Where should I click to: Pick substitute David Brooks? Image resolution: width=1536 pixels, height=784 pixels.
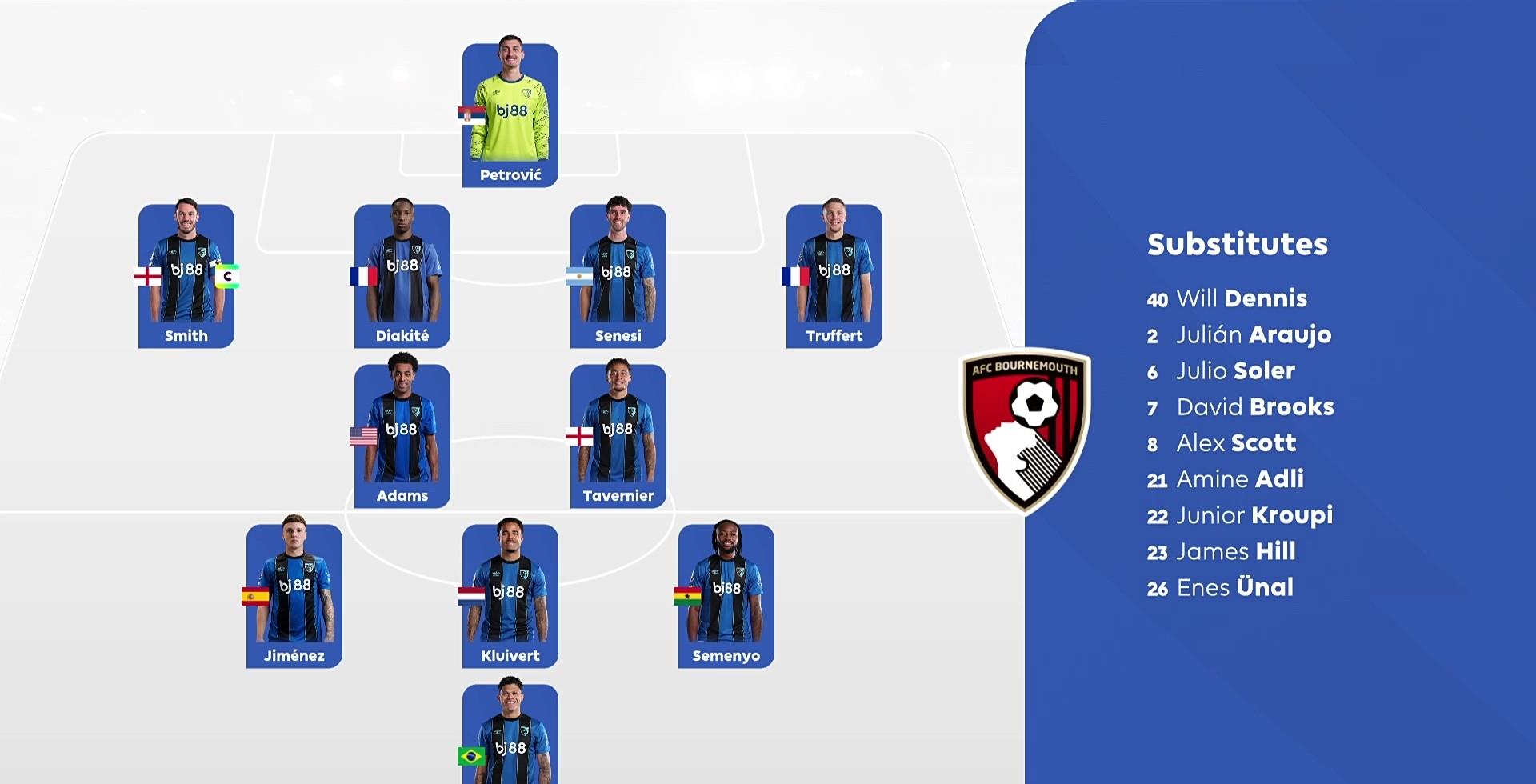(x=1240, y=407)
